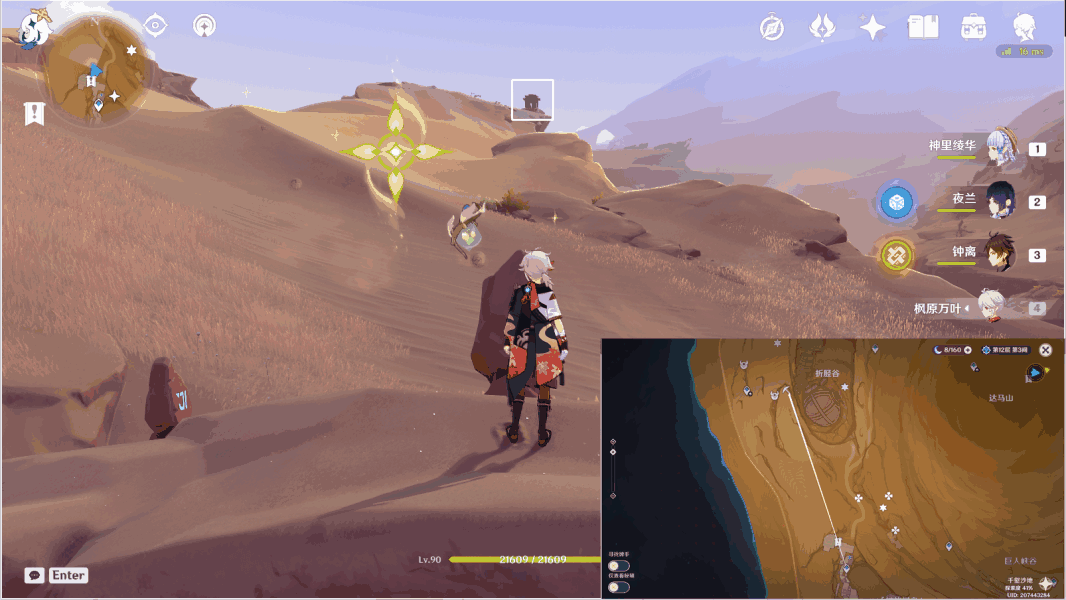The width and height of the screenshot is (1066, 600).
Task: Switch to party member 夜兰
Action: 1000,200
